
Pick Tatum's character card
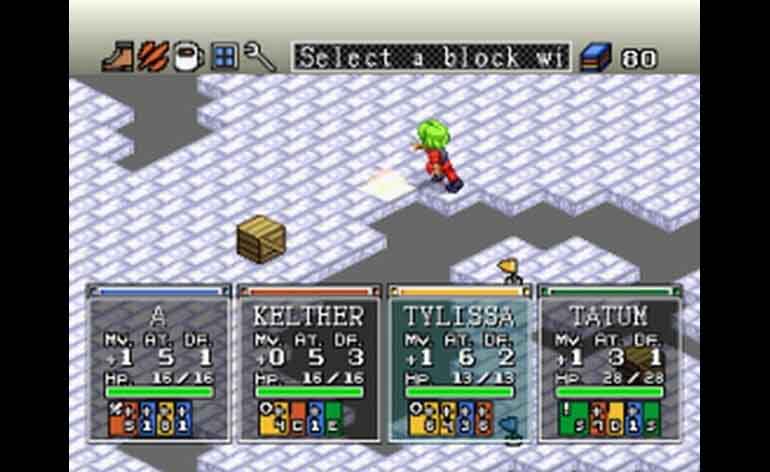click(609, 364)
